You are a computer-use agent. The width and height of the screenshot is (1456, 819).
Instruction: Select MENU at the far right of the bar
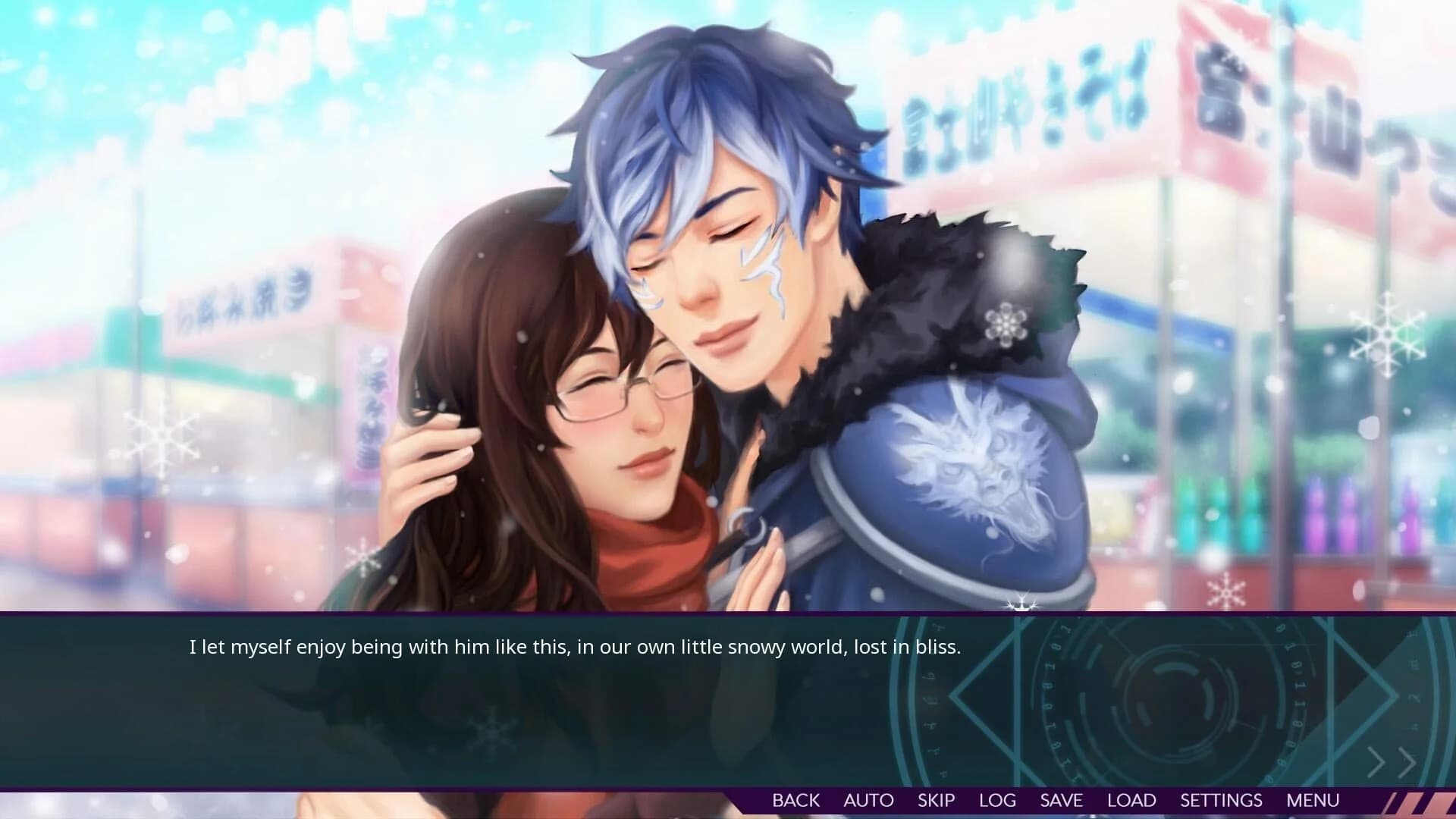pyautogui.click(x=1314, y=800)
